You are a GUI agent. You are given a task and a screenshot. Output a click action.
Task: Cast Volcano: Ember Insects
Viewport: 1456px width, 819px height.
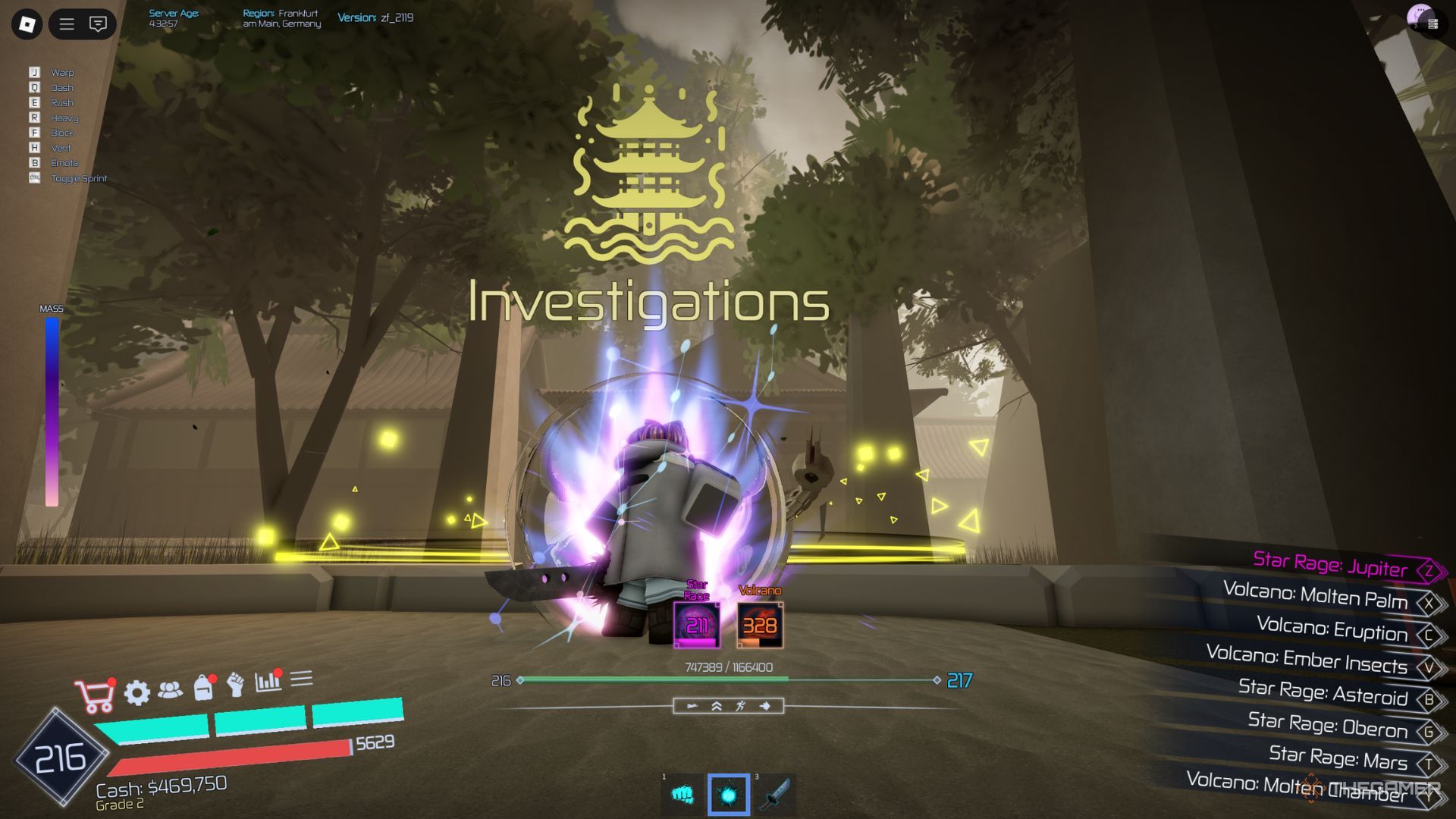[1307, 660]
